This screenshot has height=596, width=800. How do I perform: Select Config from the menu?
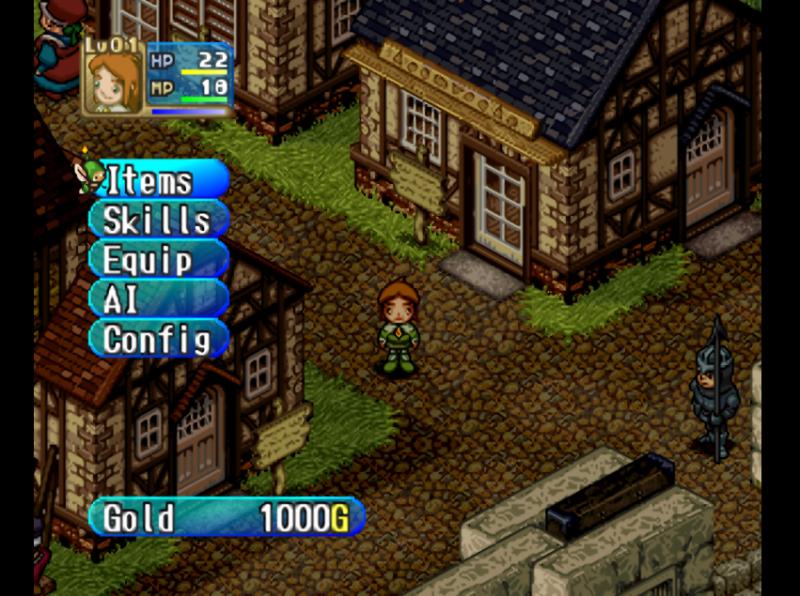pos(157,339)
